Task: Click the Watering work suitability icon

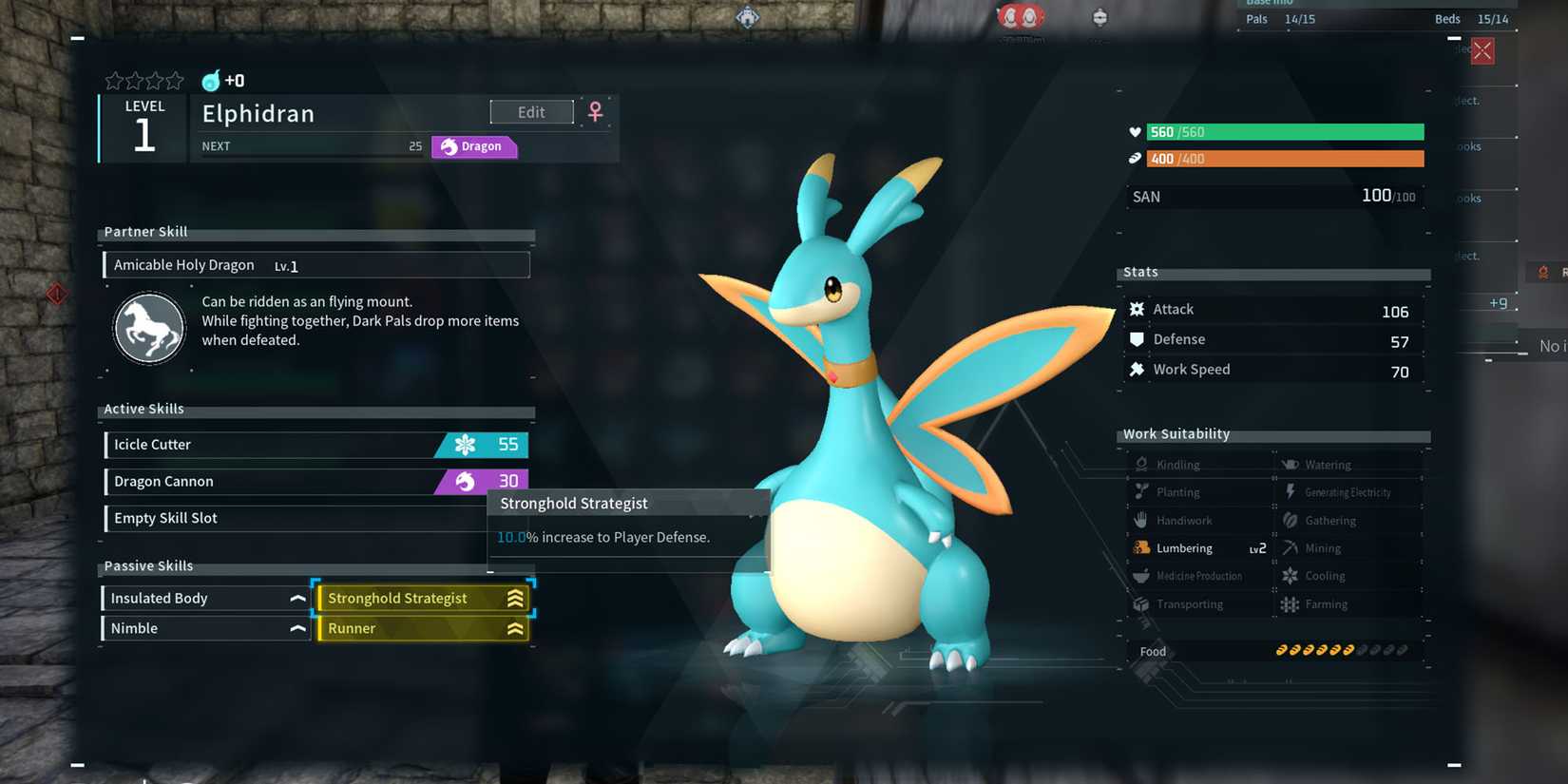Action: [x=1290, y=464]
